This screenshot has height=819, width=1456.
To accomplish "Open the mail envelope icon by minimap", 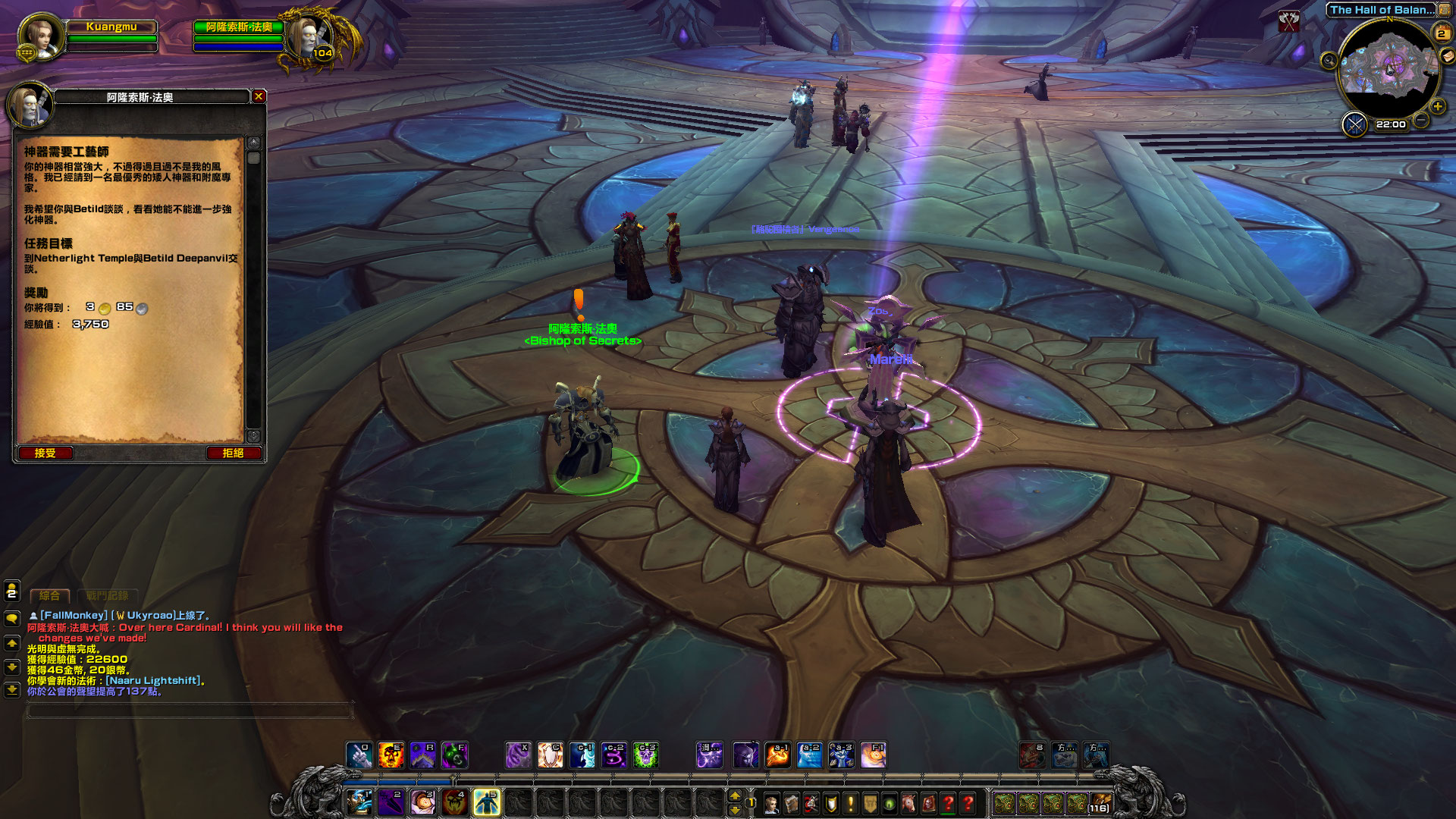I will [x=1447, y=55].
